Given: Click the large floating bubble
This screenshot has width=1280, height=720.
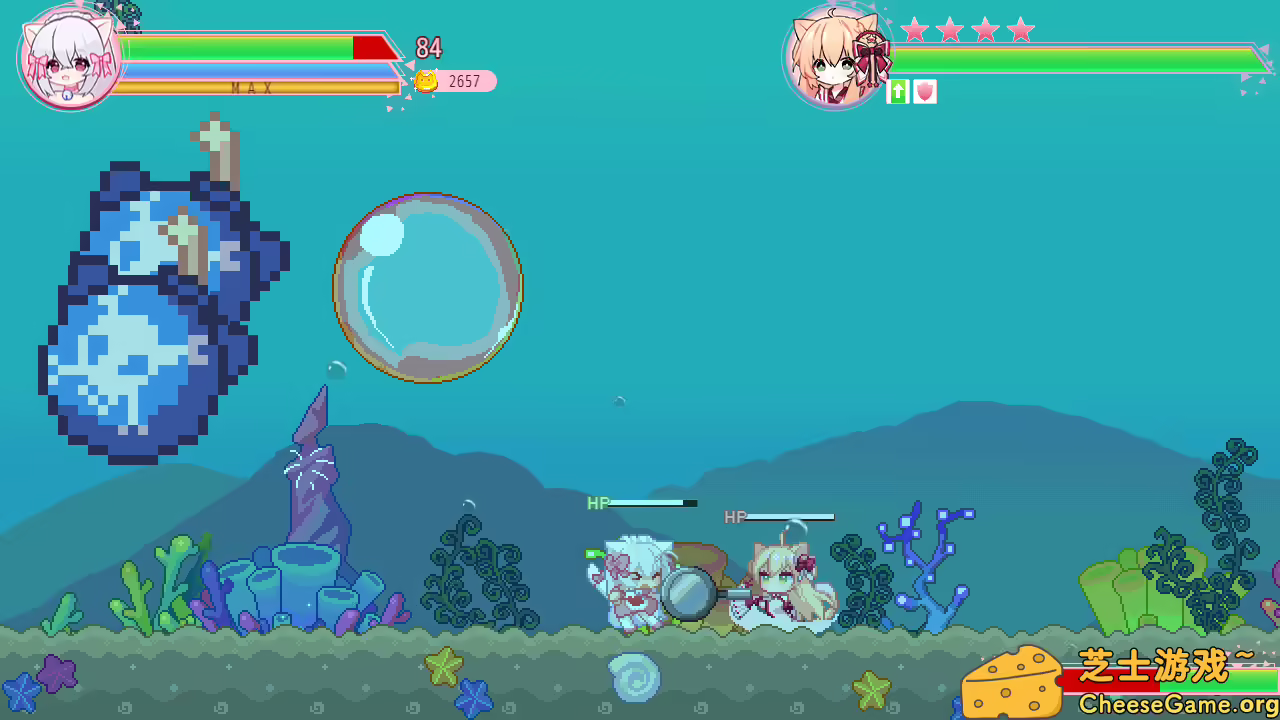Looking at the screenshot, I should click(x=428, y=285).
